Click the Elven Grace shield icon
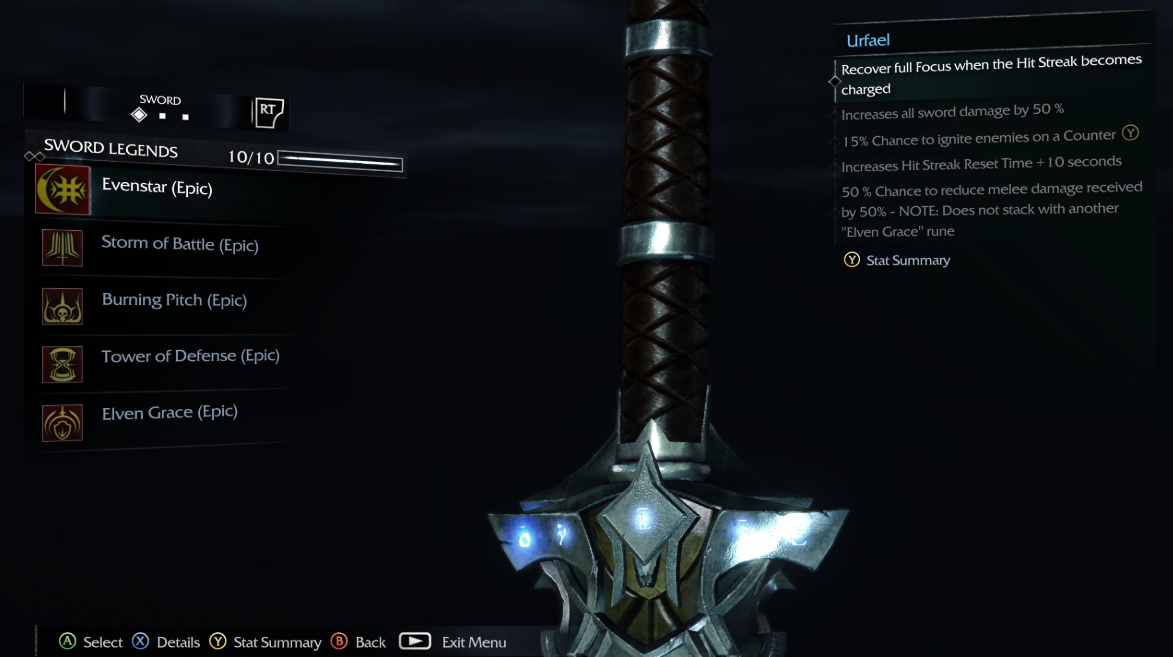This screenshot has height=657, width=1173. pyautogui.click(x=62, y=422)
